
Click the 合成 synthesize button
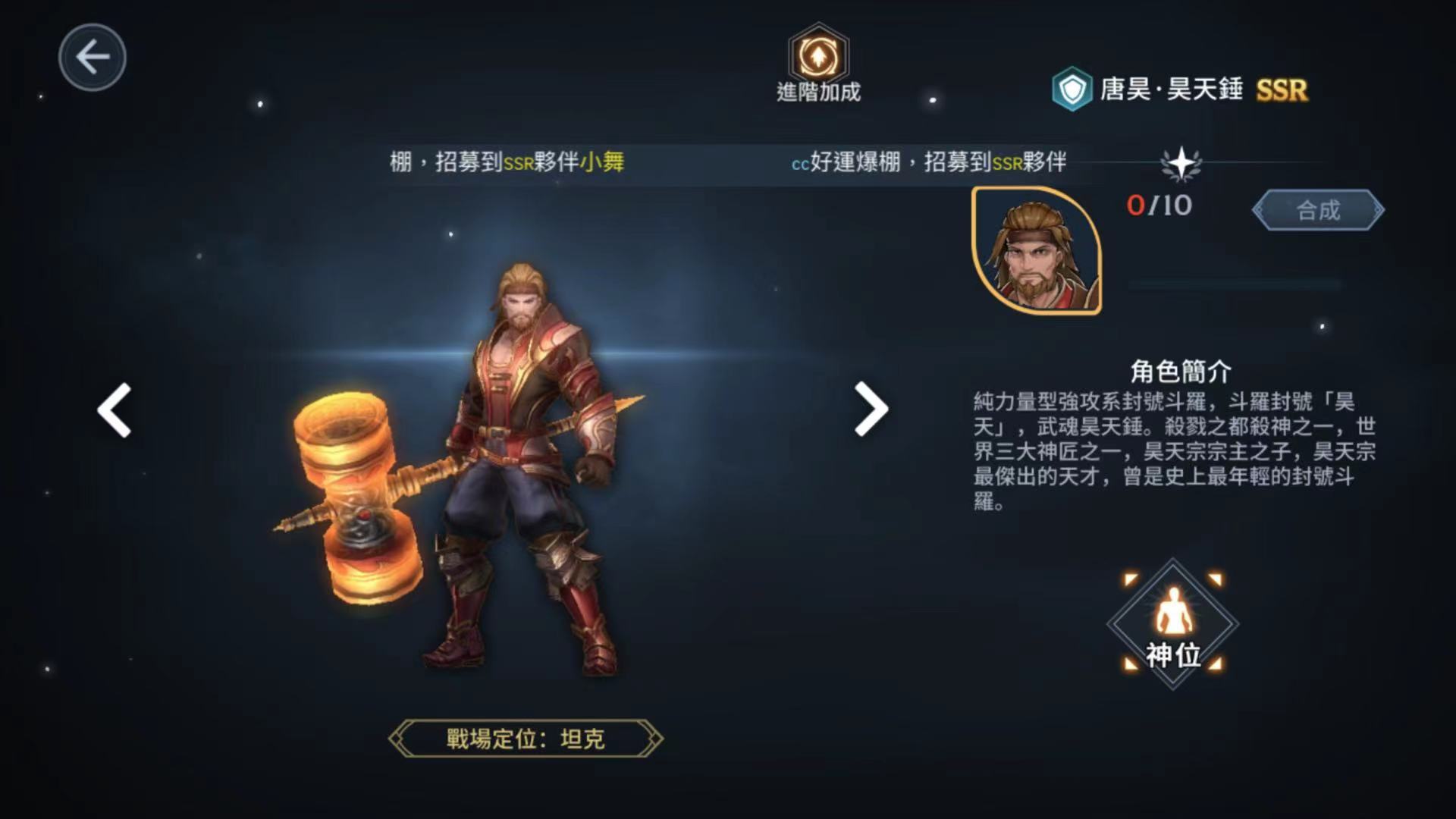pyautogui.click(x=1318, y=210)
